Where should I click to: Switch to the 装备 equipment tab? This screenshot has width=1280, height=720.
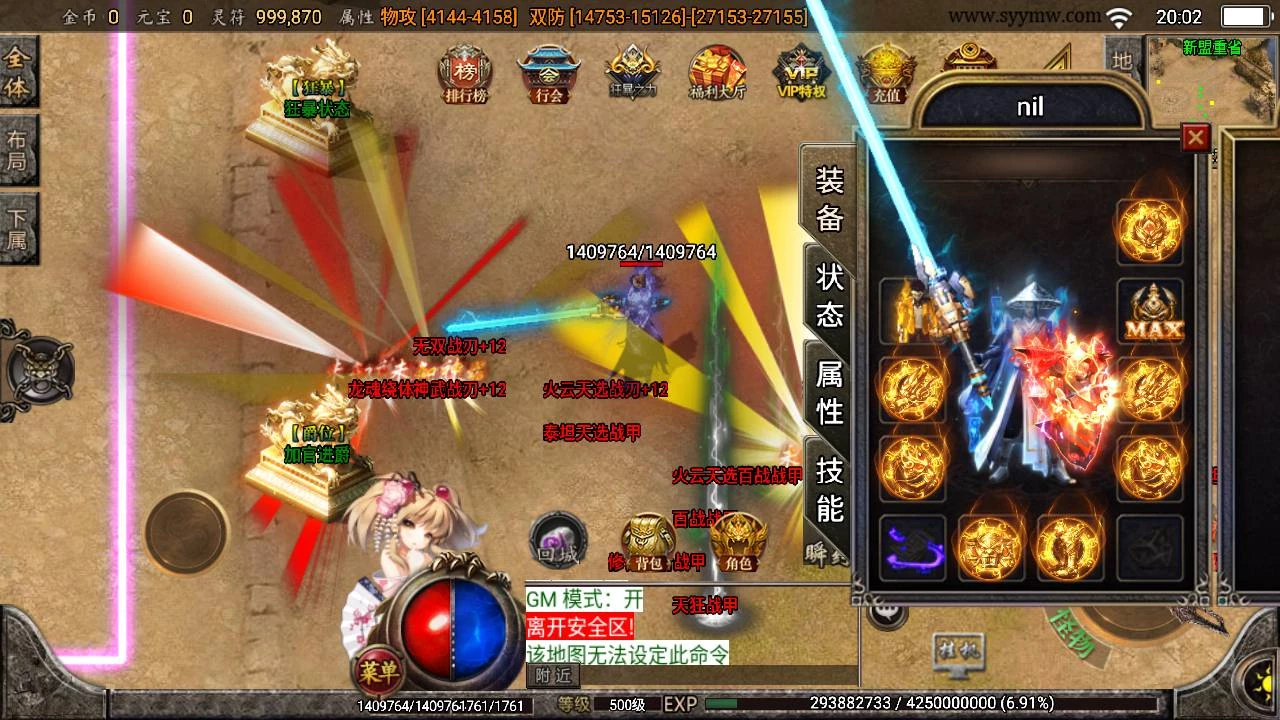click(829, 198)
